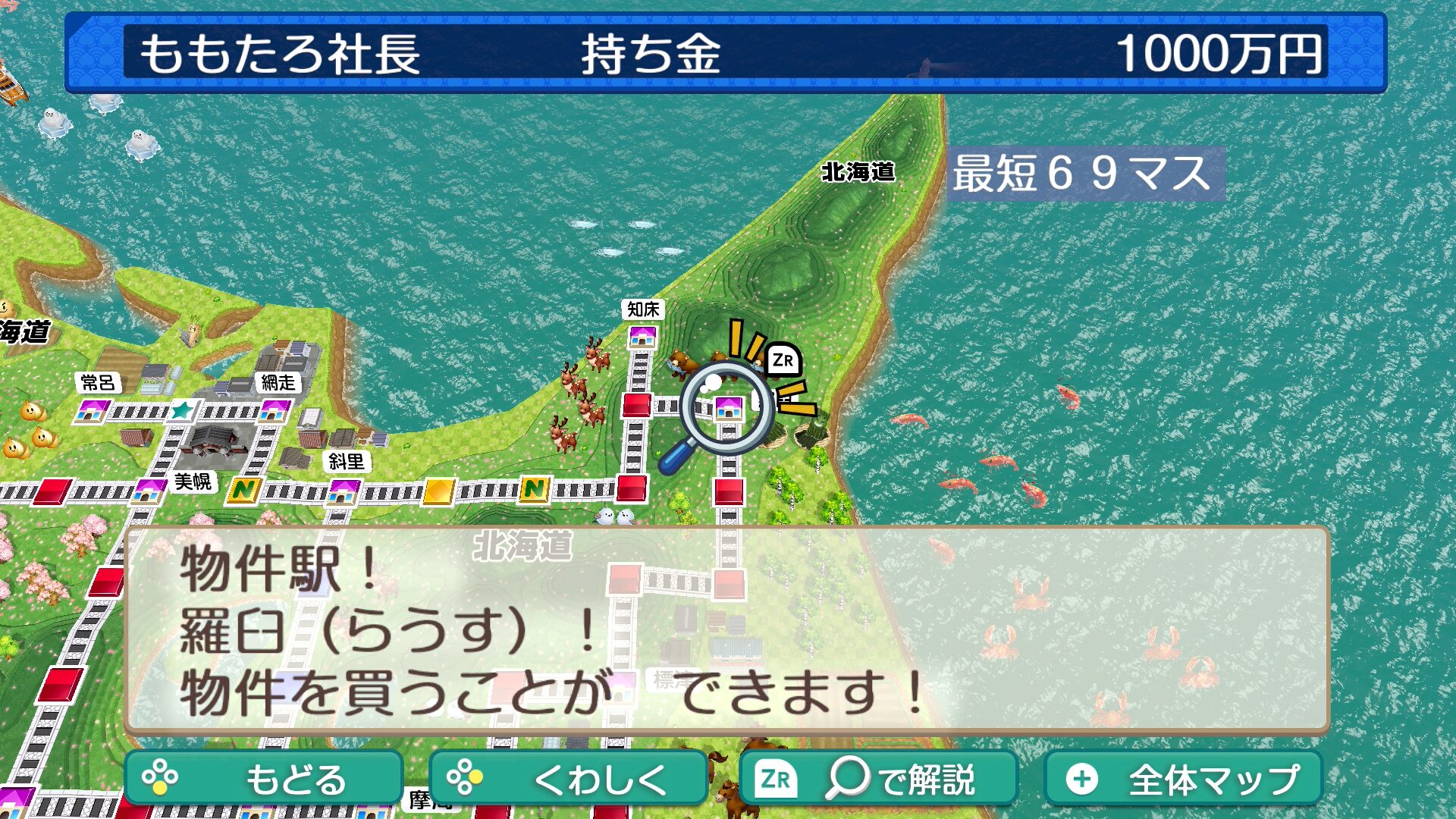1456x819 pixels.
Task: Select the 常呂 property station tile
Action: click(x=91, y=411)
